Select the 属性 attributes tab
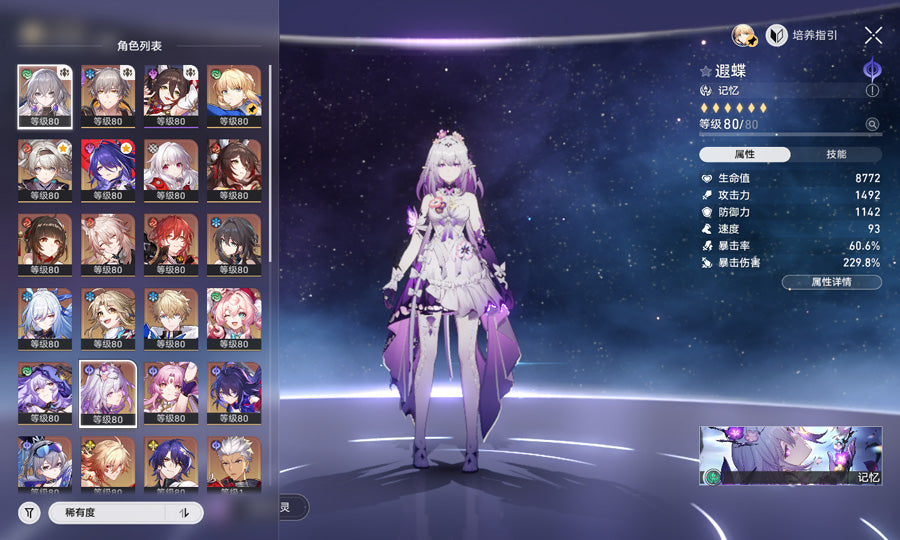The height and width of the screenshot is (540, 900). 745,155
